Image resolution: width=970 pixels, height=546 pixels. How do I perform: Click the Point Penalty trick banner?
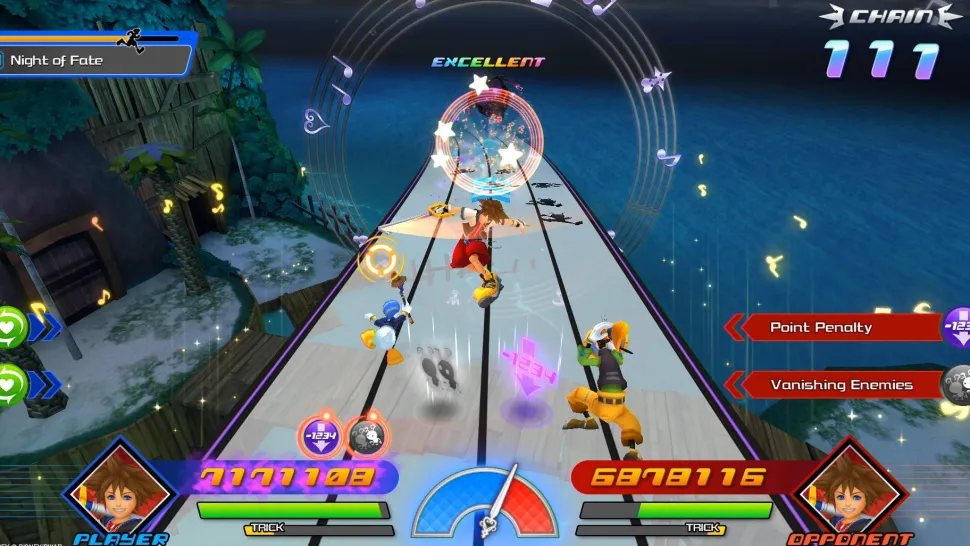[830, 327]
